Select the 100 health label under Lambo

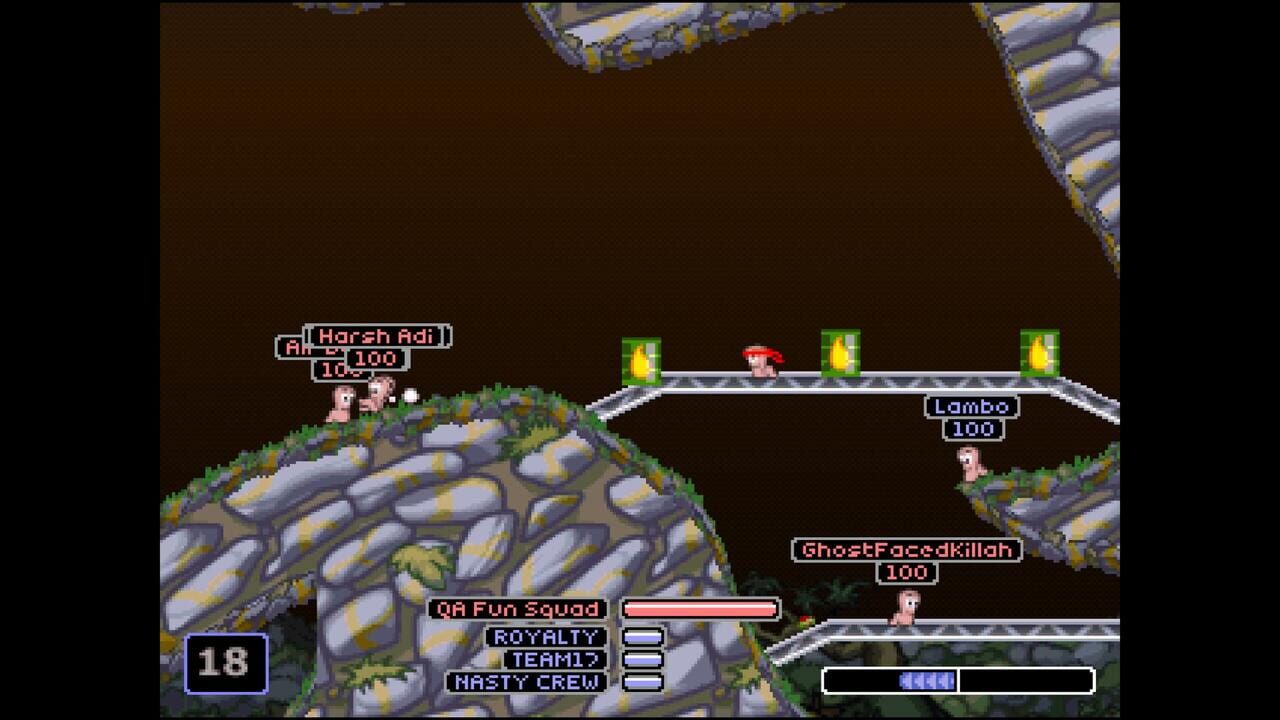pos(974,429)
